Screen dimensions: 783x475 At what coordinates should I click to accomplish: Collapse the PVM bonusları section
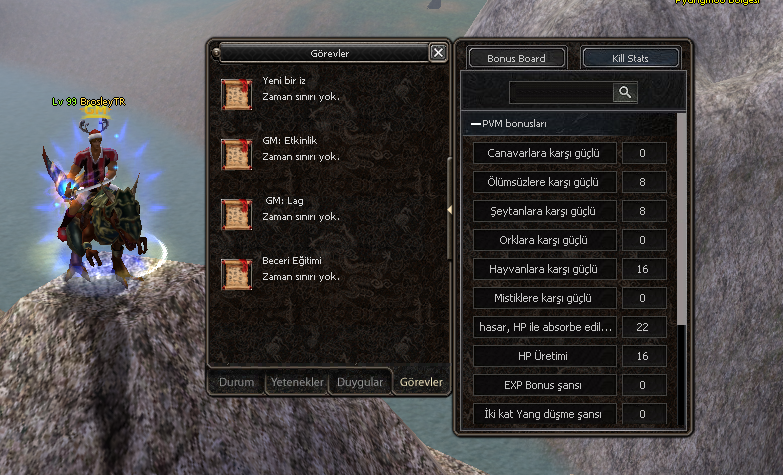pos(475,124)
